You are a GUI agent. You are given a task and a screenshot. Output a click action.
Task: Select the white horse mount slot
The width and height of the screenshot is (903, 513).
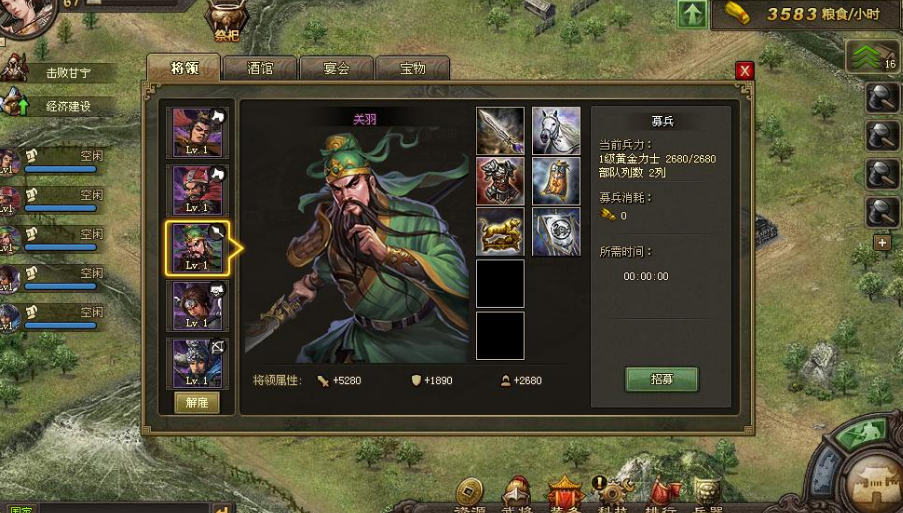point(556,131)
